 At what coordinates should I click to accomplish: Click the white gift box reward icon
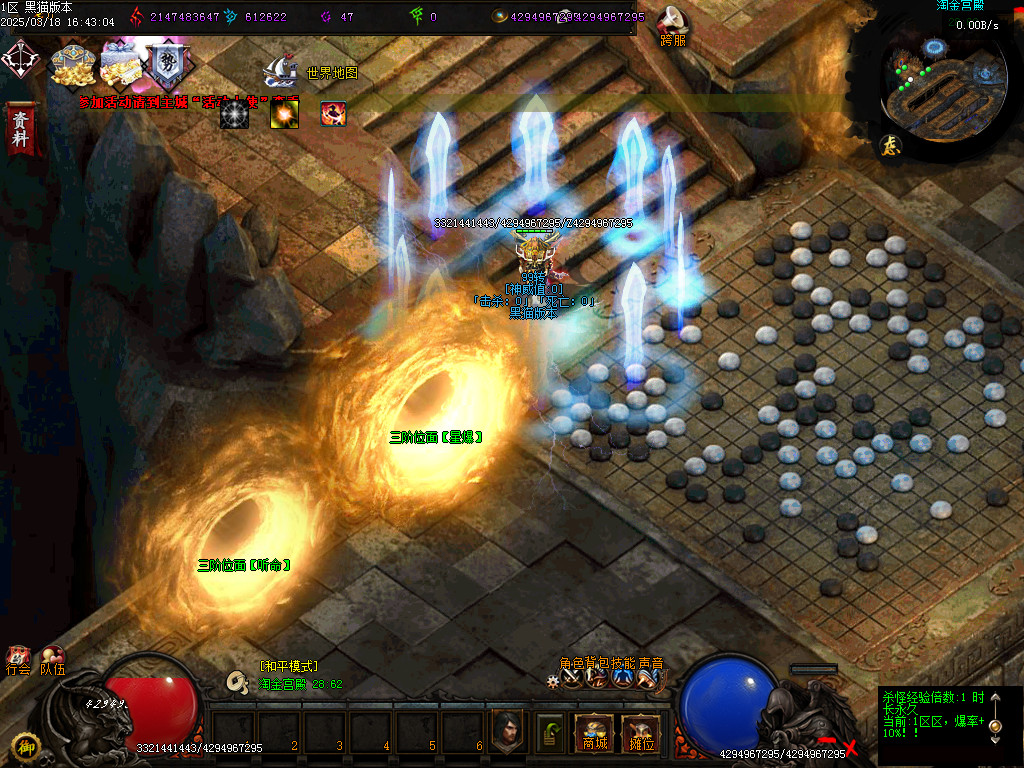[x=120, y=65]
